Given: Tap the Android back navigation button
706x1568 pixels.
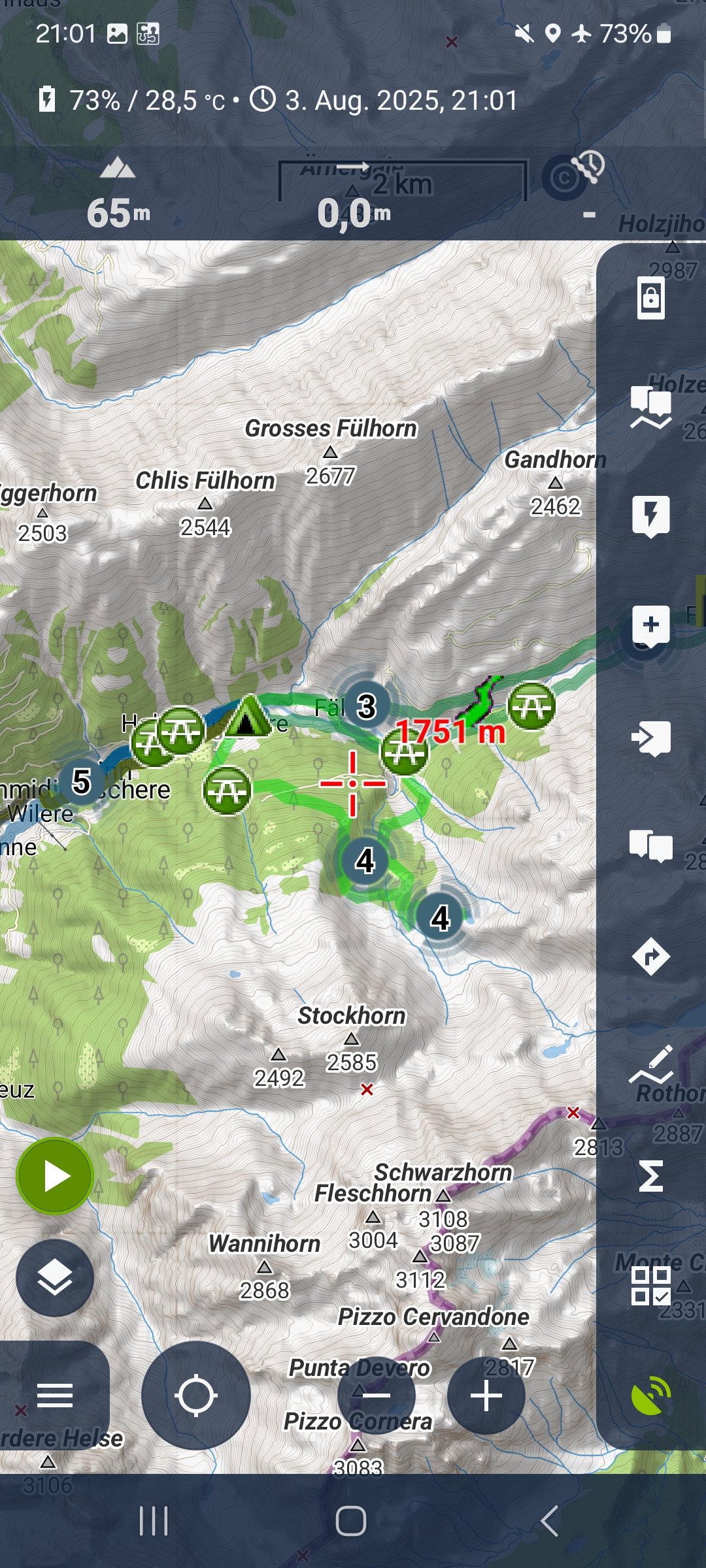Looking at the screenshot, I should pos(549,1521).
